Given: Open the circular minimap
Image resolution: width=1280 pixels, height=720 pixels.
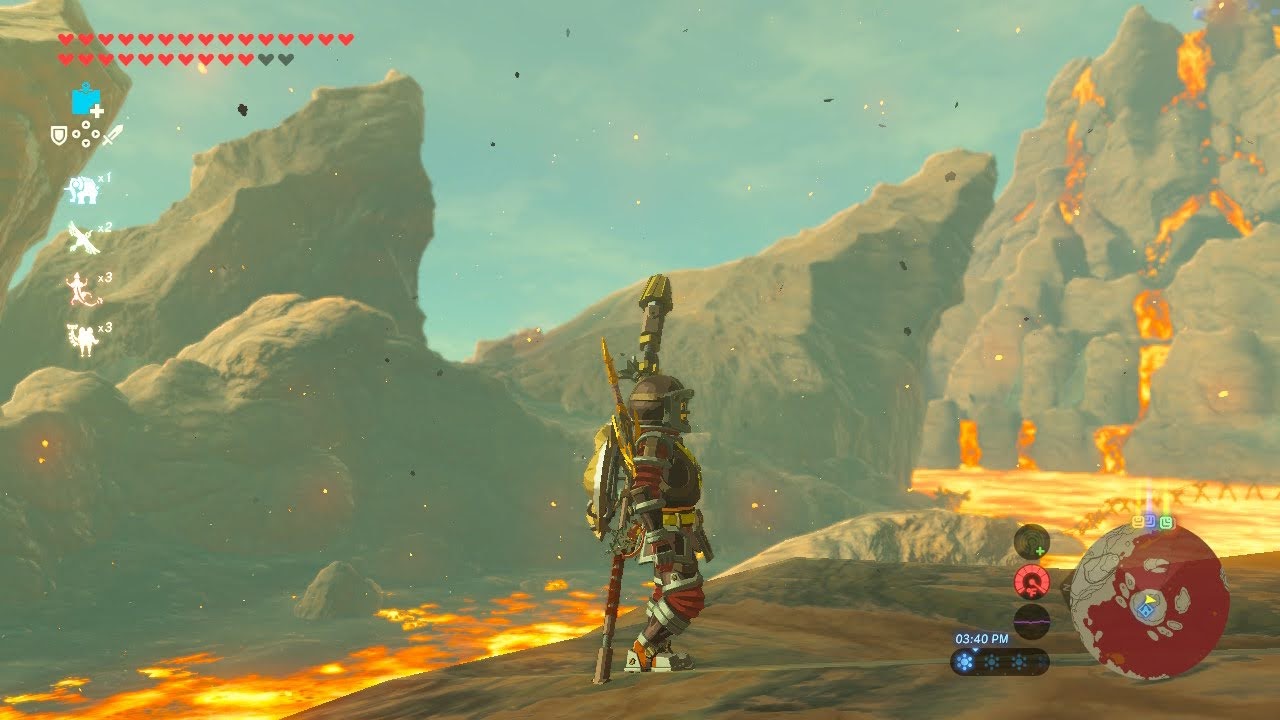Looking at the screenshot, I should tap(1150, 602).
